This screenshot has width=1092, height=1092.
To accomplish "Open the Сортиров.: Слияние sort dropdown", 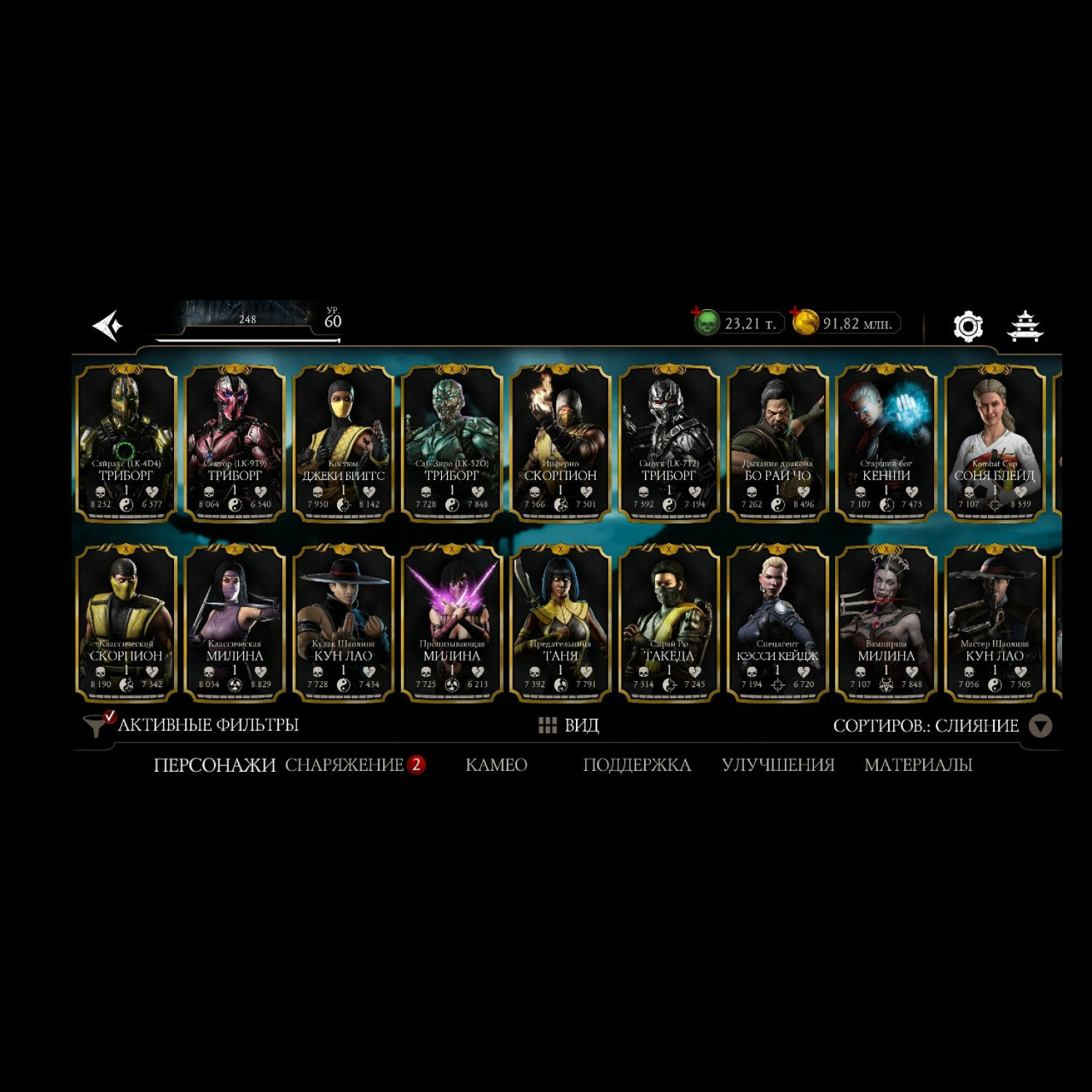I will point(941,726).
